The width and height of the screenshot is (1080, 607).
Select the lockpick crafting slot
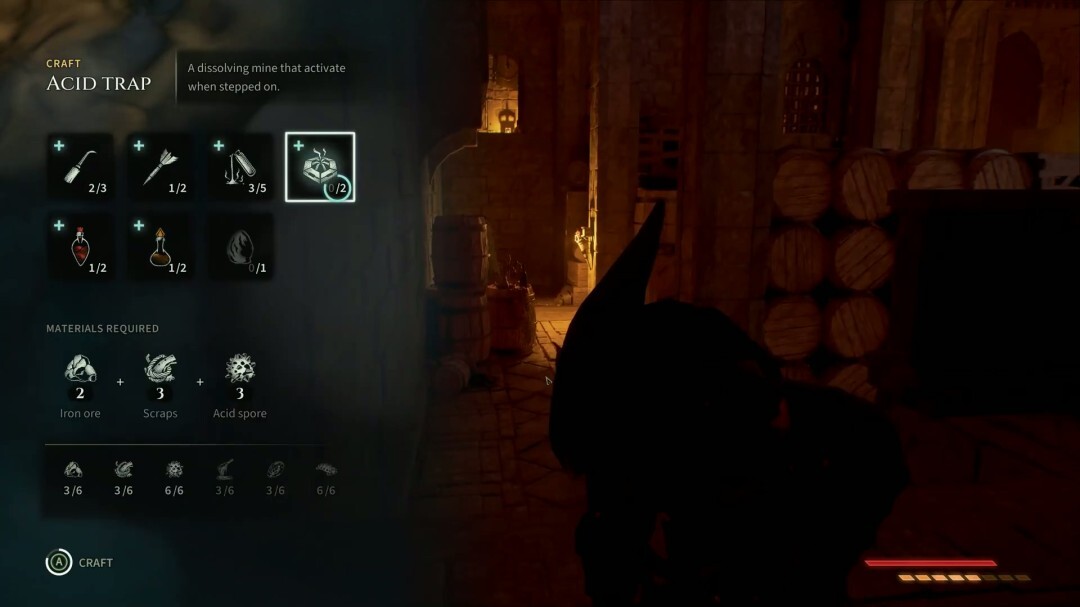click(x=80, y=167)
